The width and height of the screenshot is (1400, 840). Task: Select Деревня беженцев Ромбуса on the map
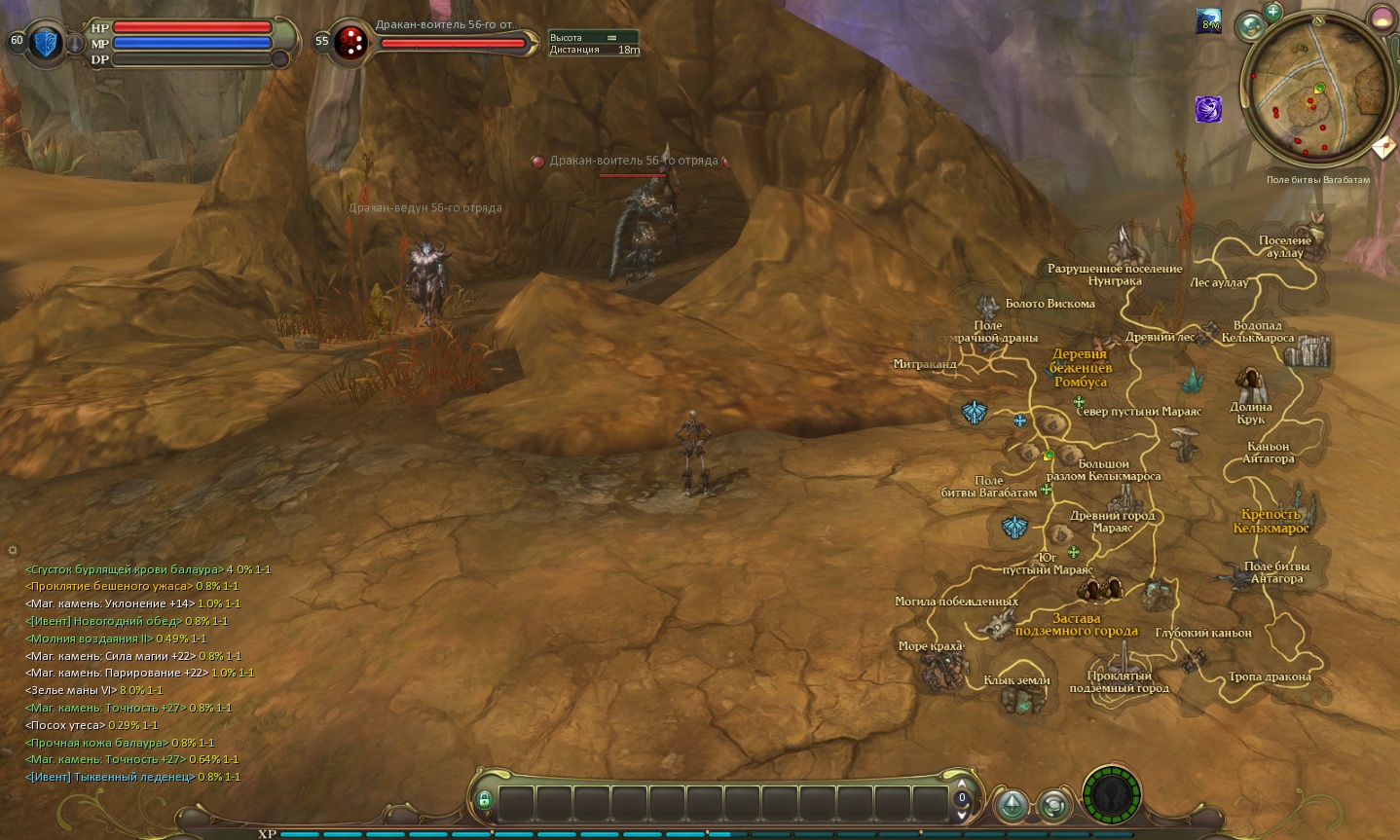(1080, 368)
